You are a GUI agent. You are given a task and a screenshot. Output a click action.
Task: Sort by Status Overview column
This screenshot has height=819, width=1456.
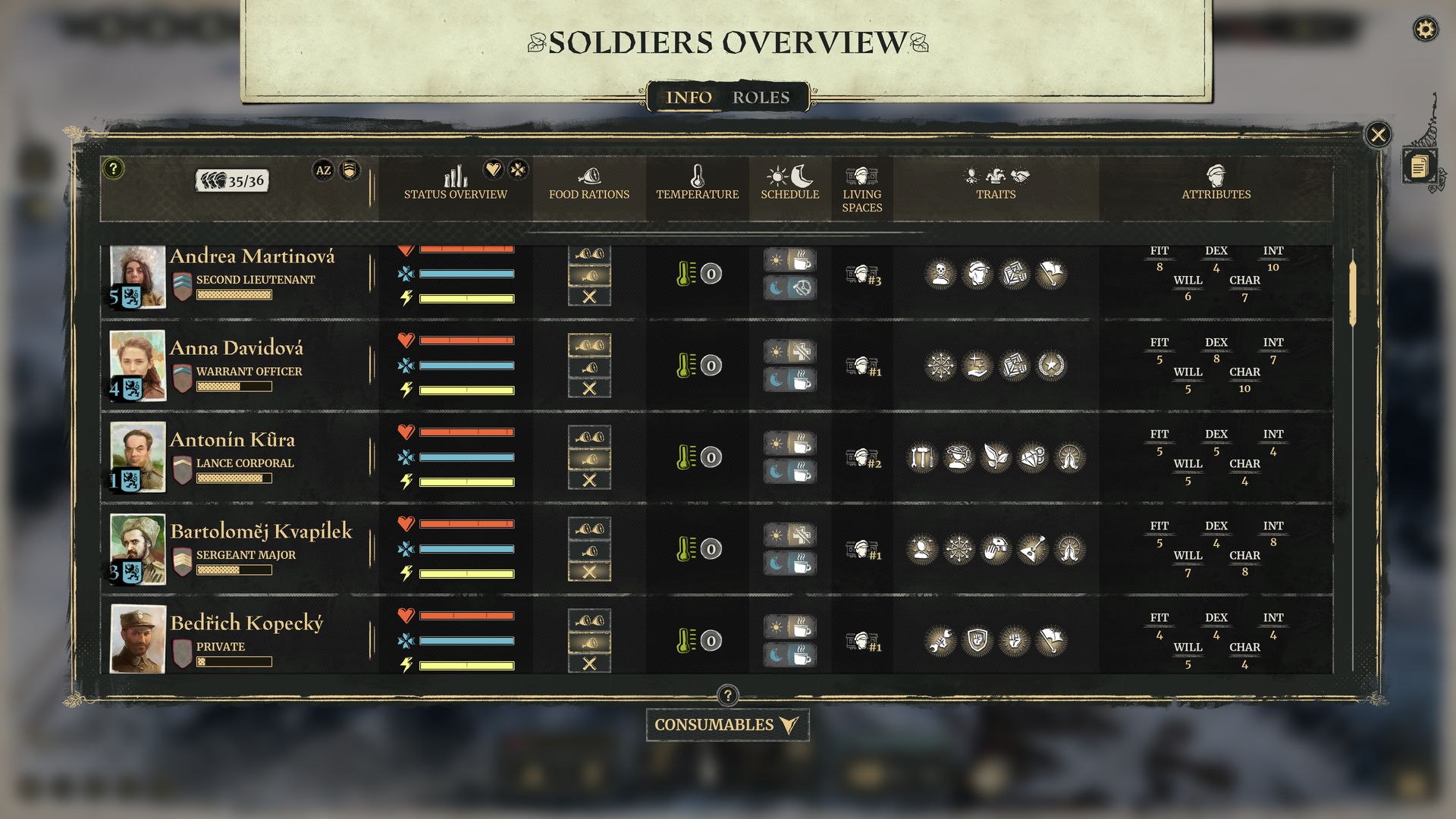(x=455, y=184)
